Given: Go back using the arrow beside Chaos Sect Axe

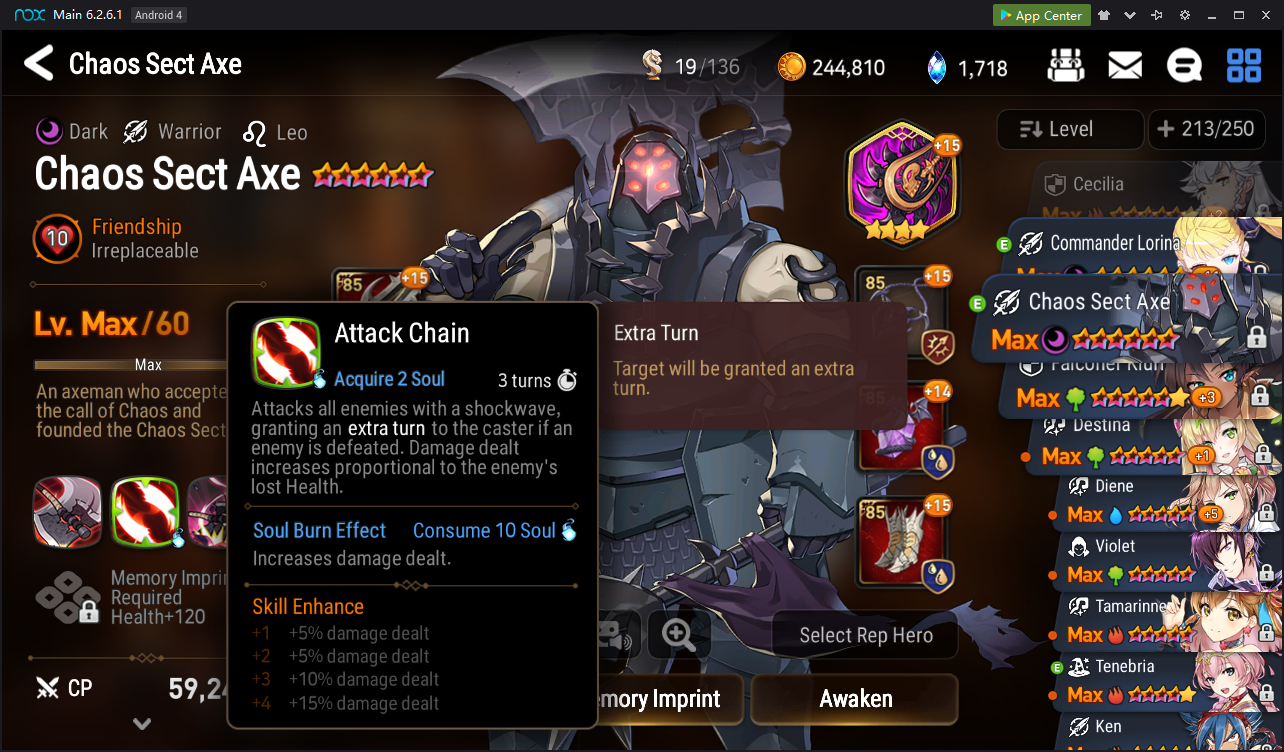Looking at the screenshot, I should tap(38, 64).
